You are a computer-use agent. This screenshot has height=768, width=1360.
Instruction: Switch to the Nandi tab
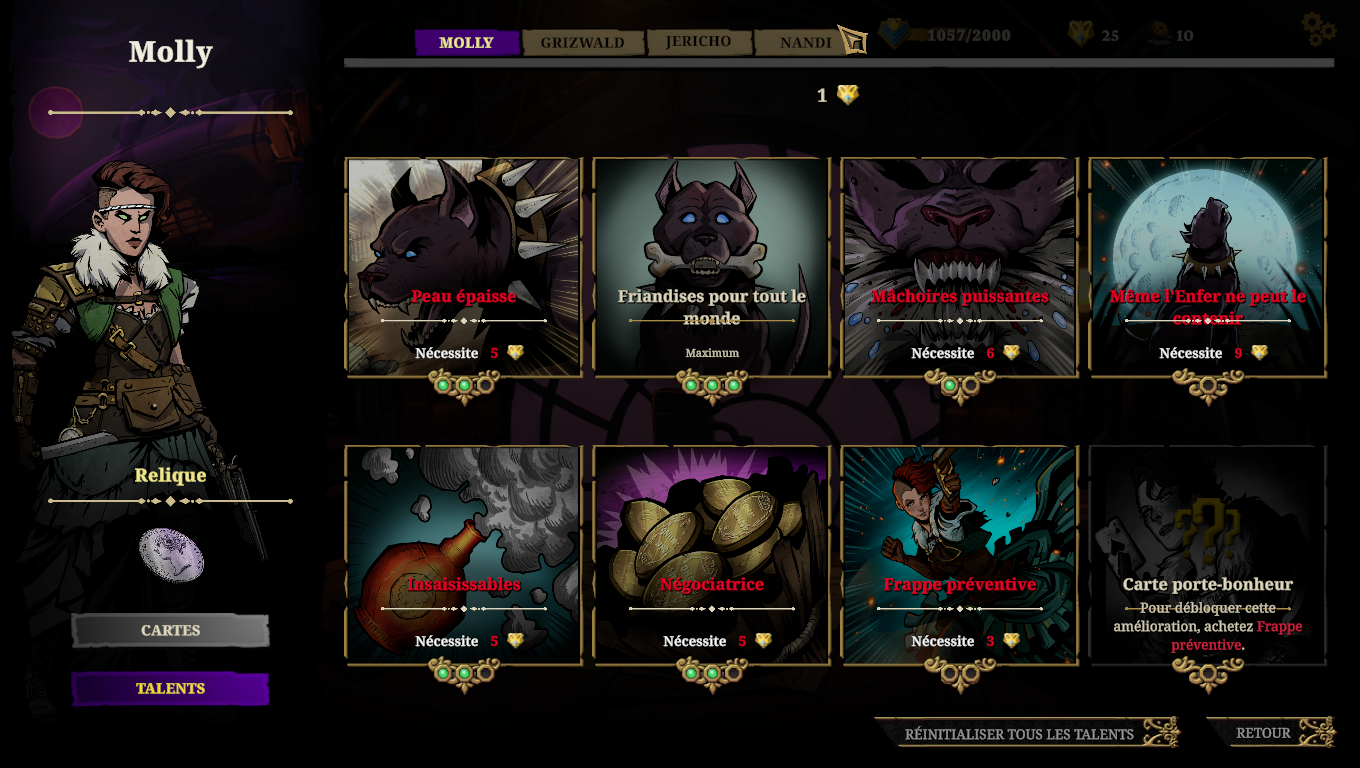coord(805,42)
